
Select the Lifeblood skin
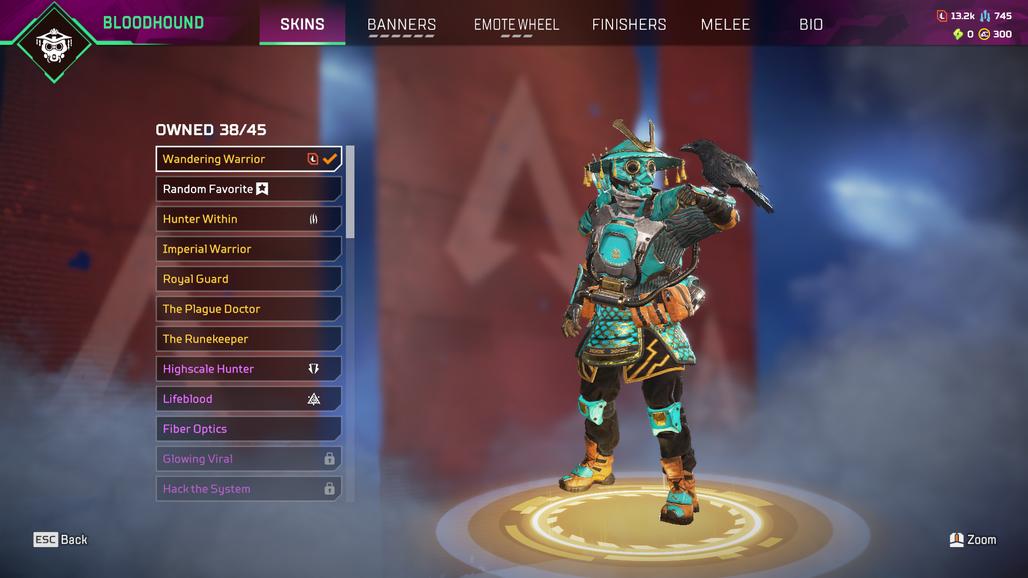pyautogui.click(x=249, y=399)
